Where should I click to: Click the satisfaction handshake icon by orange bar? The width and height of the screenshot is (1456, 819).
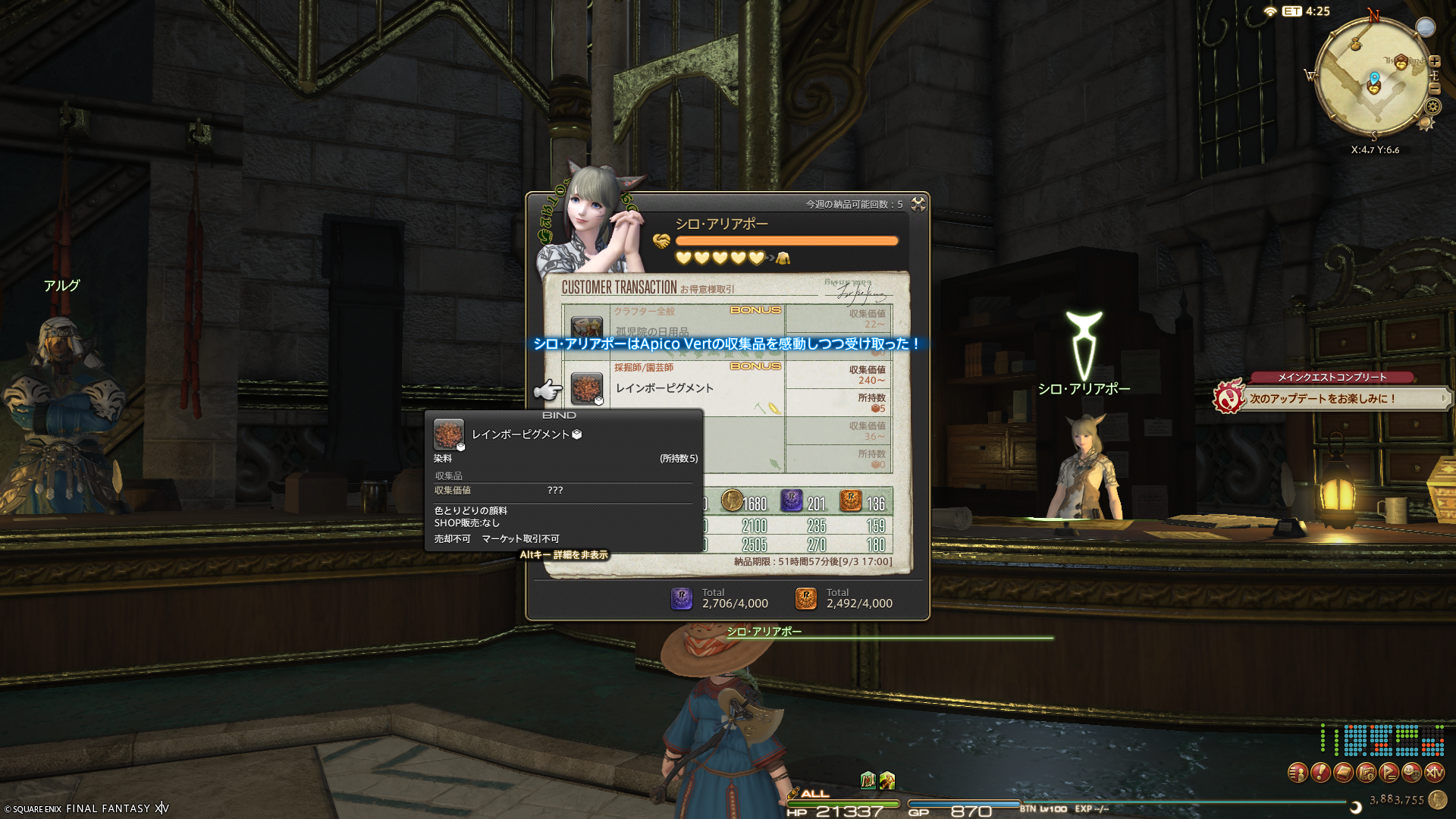pyautogui.click(x=661, y=241)
